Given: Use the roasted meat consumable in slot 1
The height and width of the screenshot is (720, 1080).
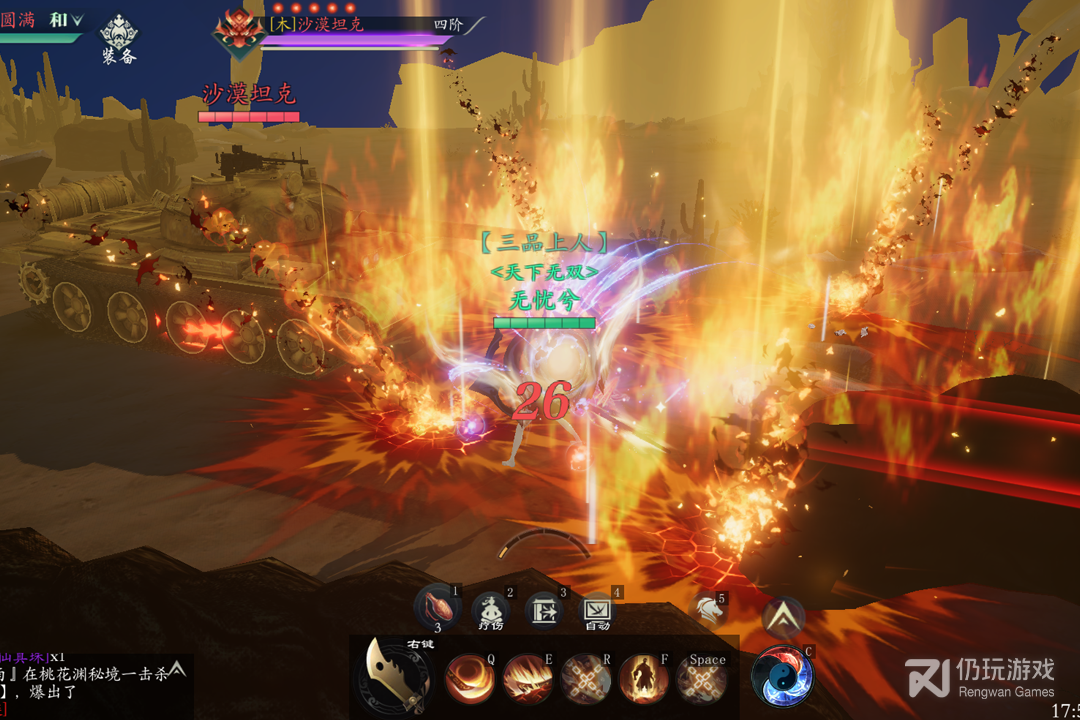Looking at the screenshot, I should click(437, 608).
